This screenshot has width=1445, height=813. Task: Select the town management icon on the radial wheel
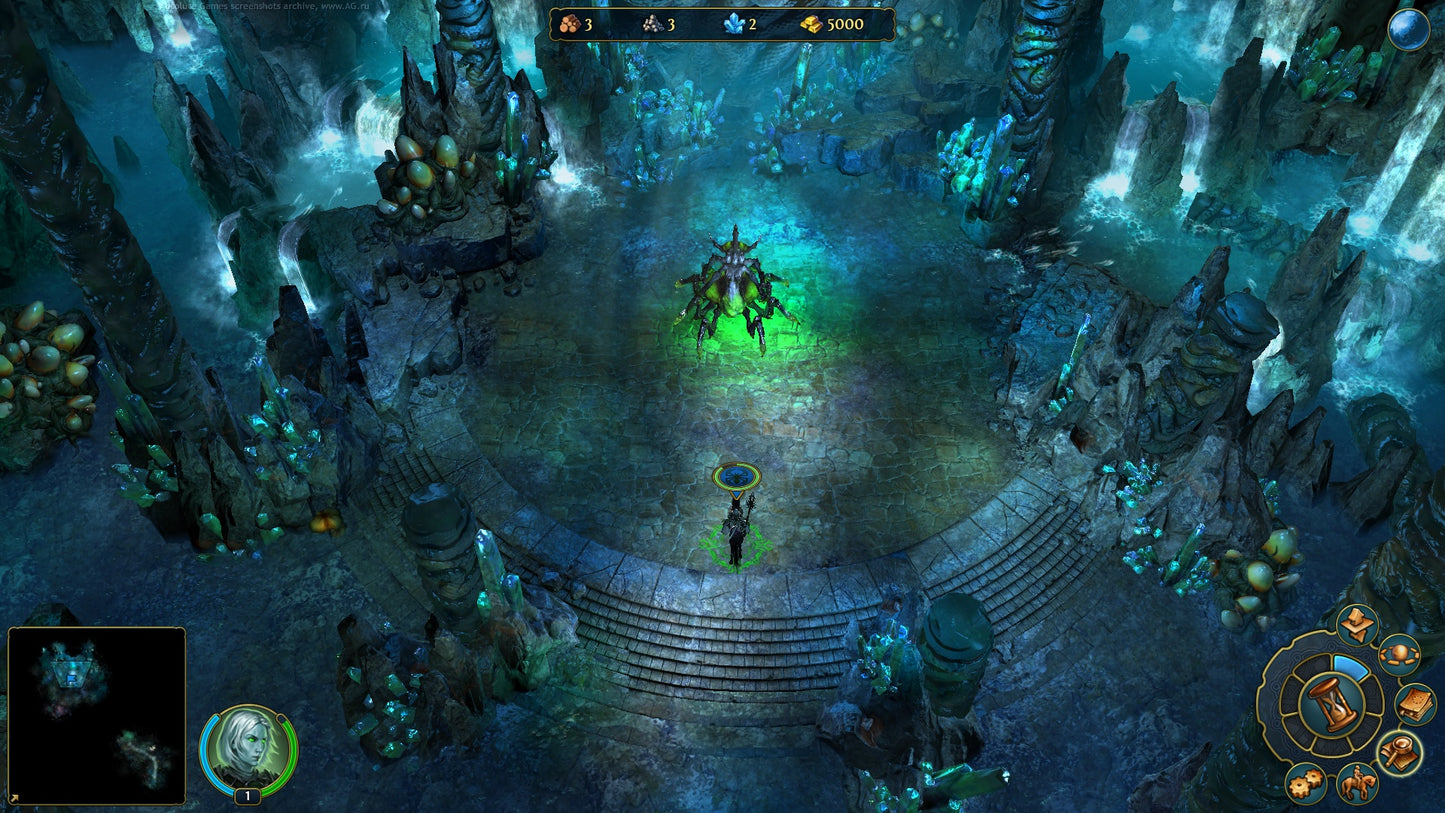1356,620
